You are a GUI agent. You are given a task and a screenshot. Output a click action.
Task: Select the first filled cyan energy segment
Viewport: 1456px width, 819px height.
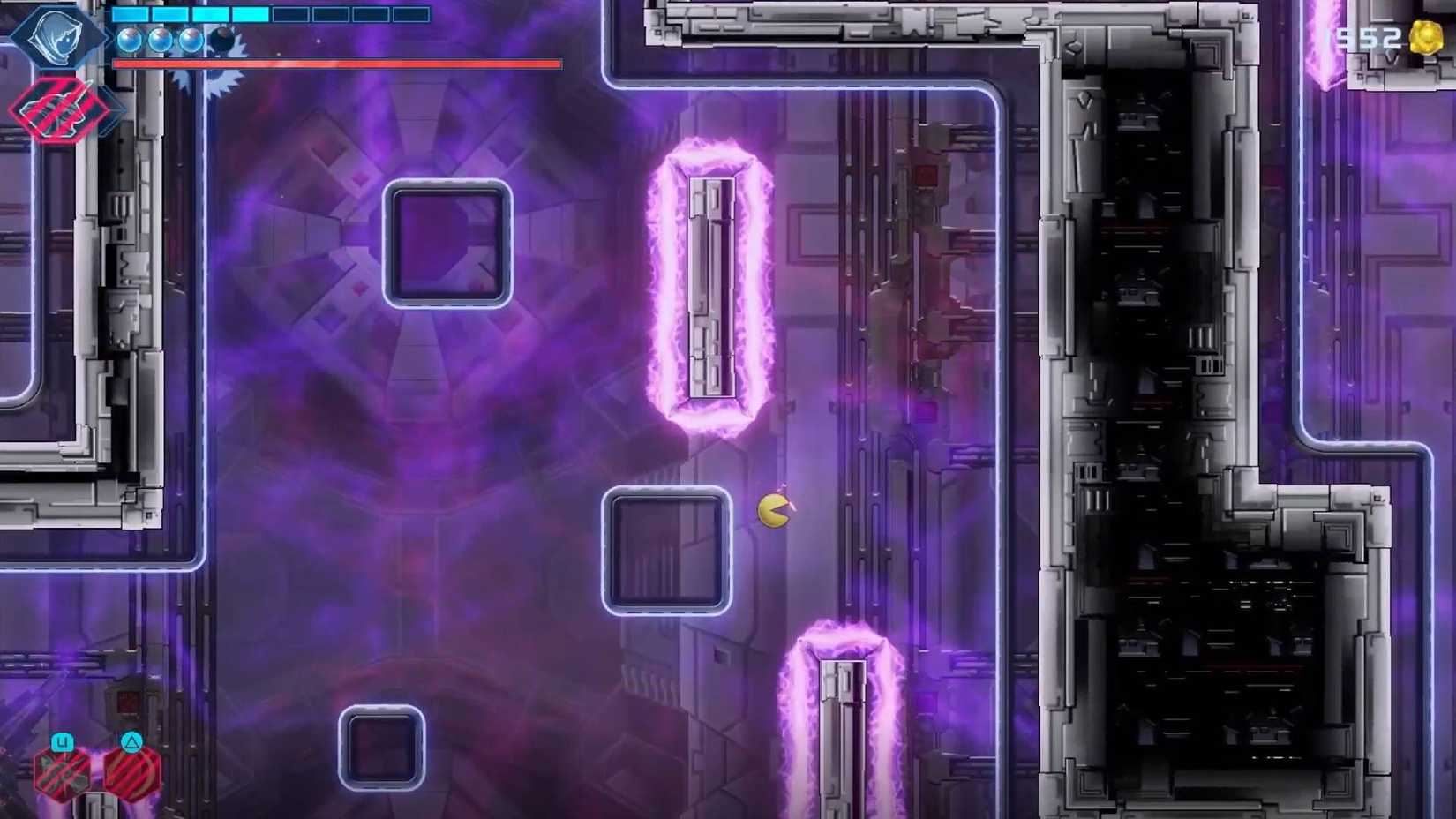(130, 14)
